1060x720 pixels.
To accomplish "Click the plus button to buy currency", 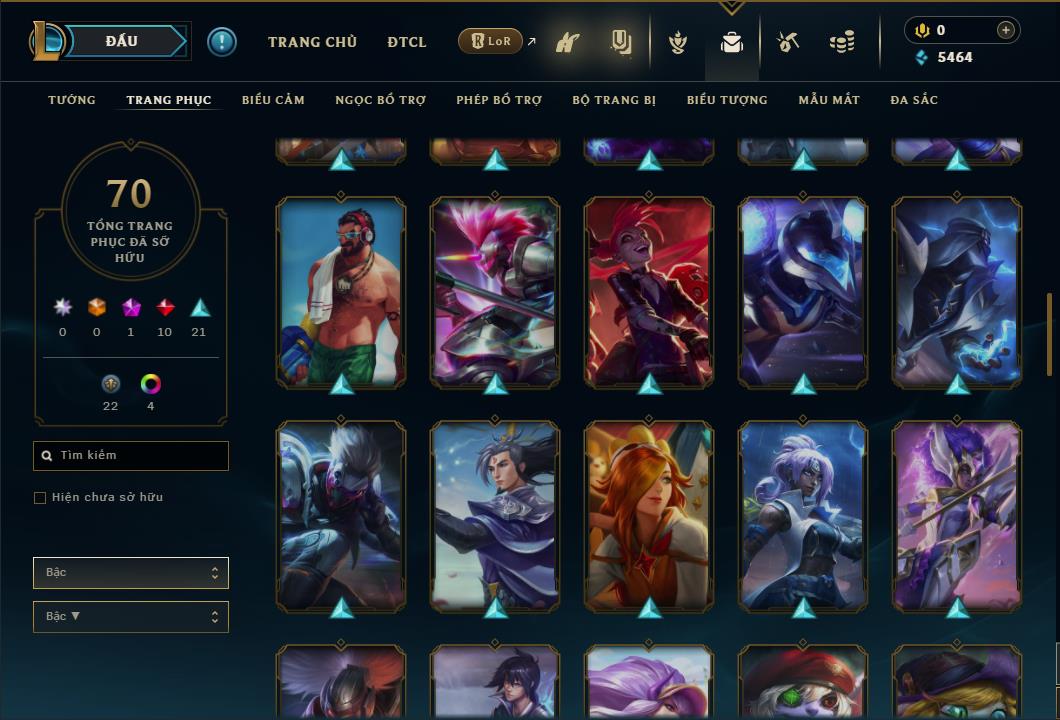I will 1006,30.
